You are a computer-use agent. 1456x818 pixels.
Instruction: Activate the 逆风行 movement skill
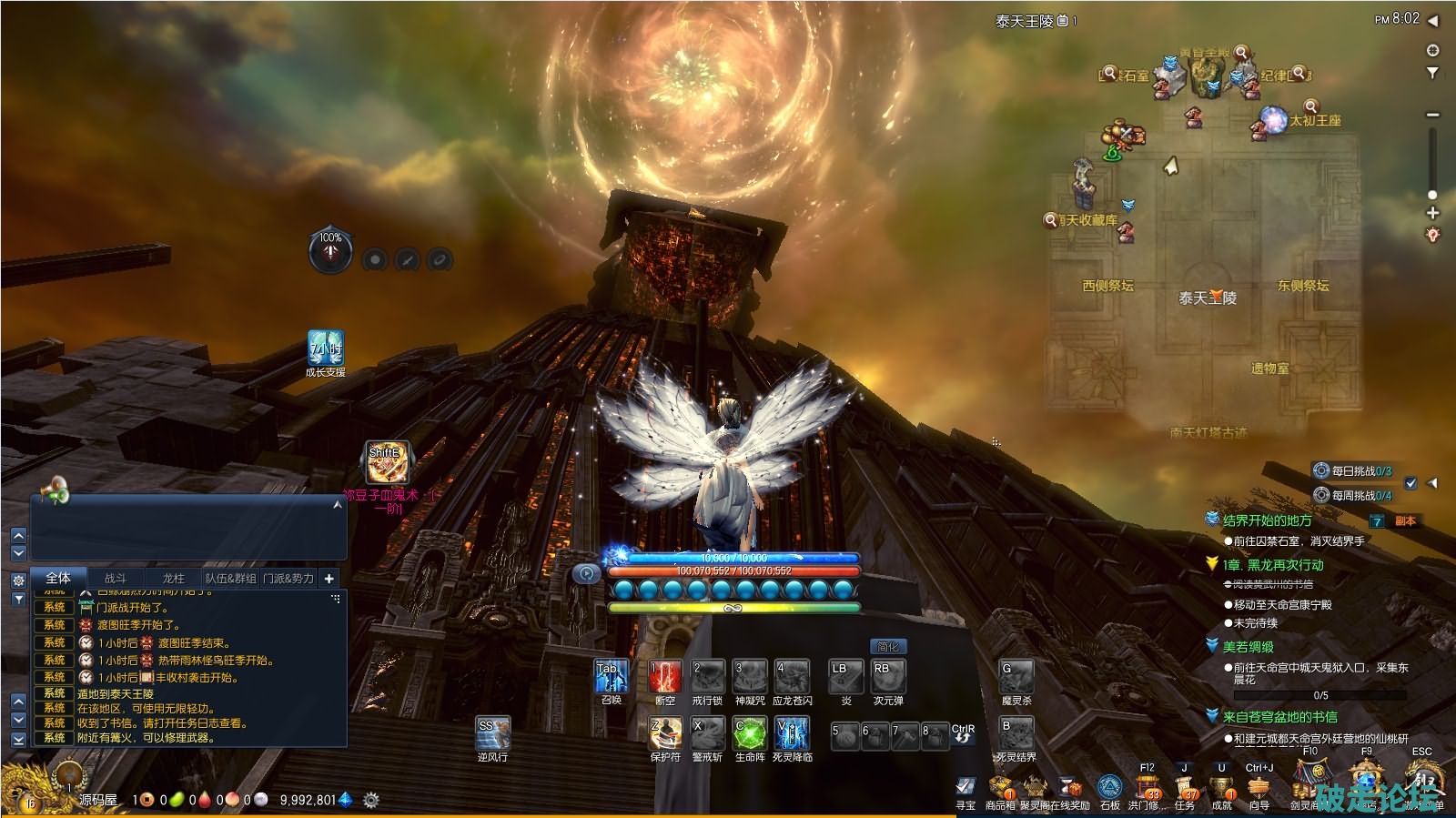tap(492, 733)
